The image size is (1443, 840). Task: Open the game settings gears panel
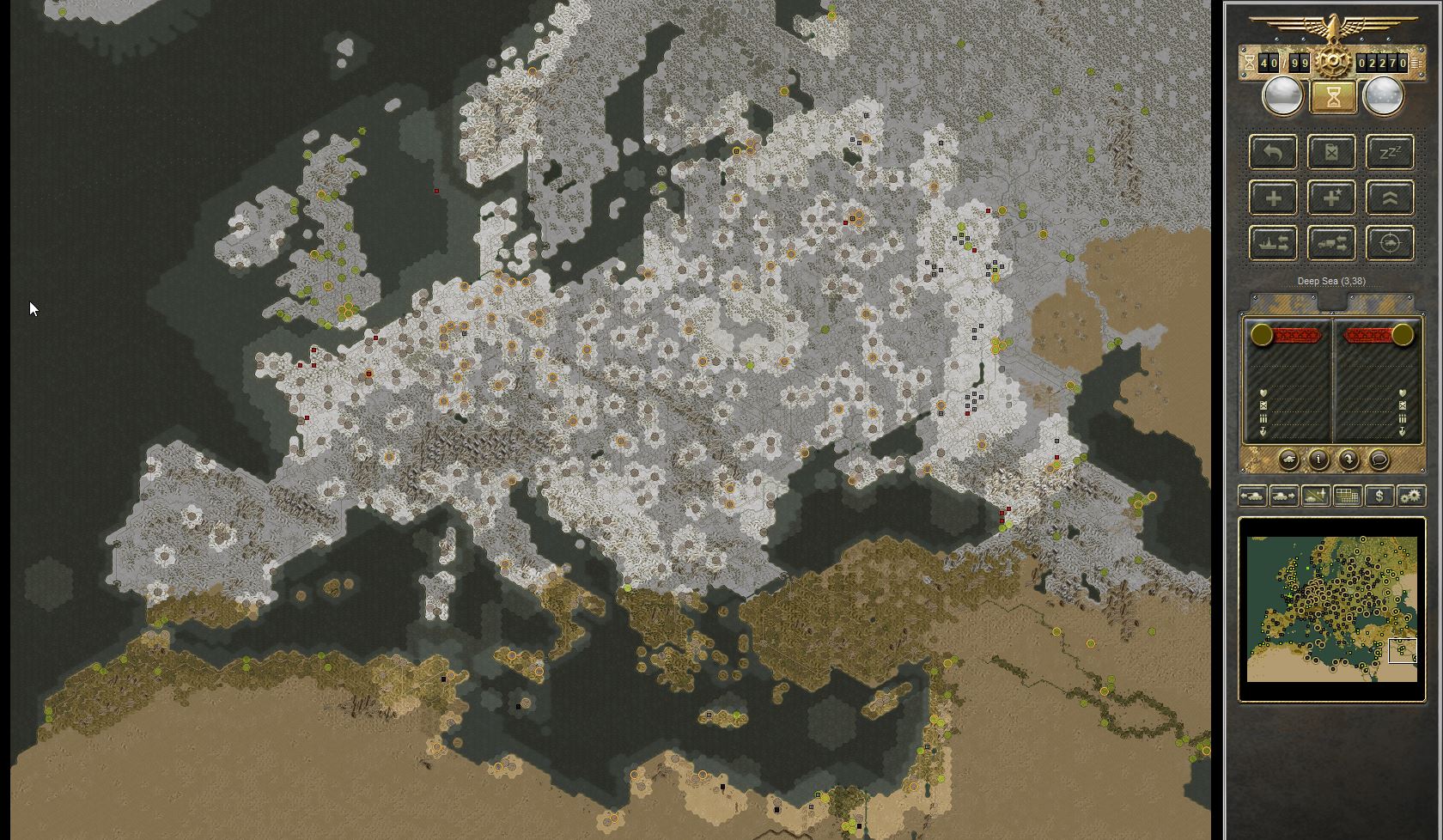click(x=1411, y=496)
